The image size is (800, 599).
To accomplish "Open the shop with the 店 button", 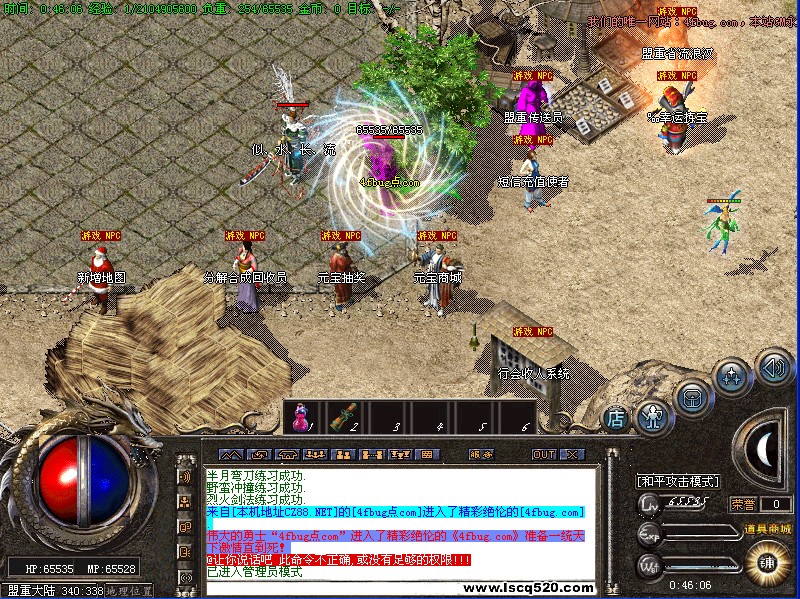I will (x=617, y=416).
